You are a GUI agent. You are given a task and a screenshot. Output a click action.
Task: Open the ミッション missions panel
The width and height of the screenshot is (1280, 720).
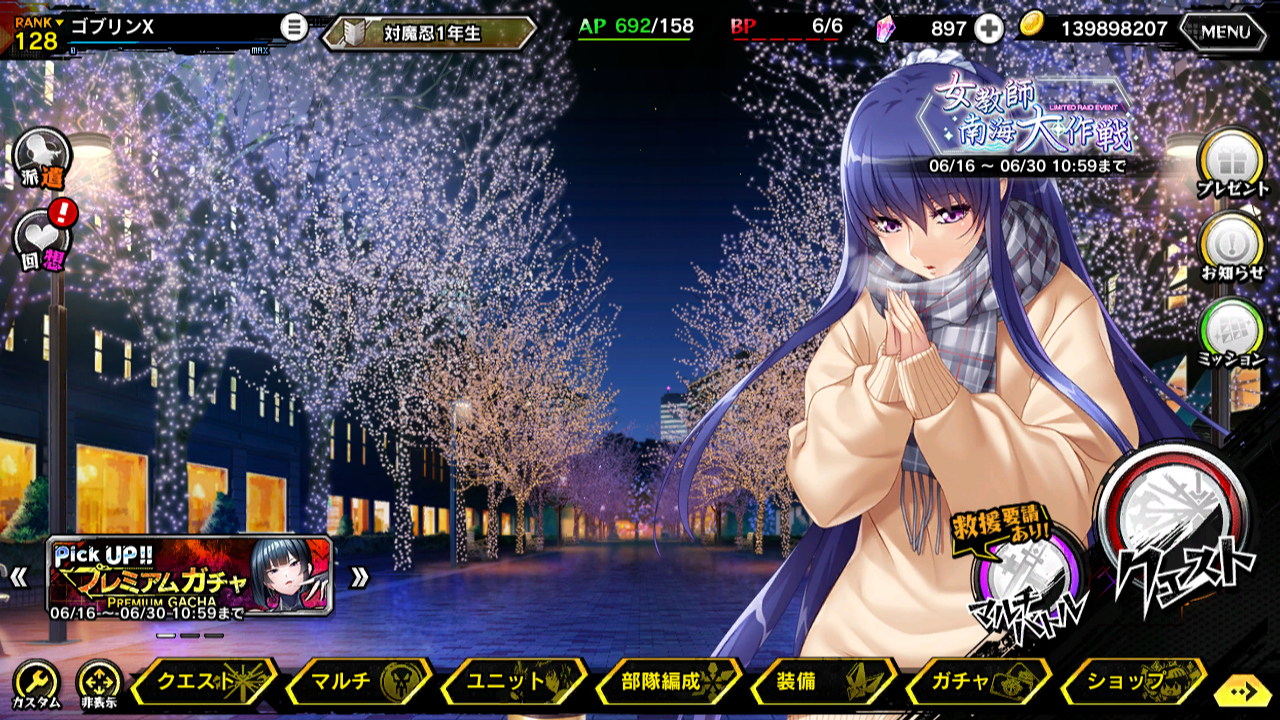[x=1231, y=330]
